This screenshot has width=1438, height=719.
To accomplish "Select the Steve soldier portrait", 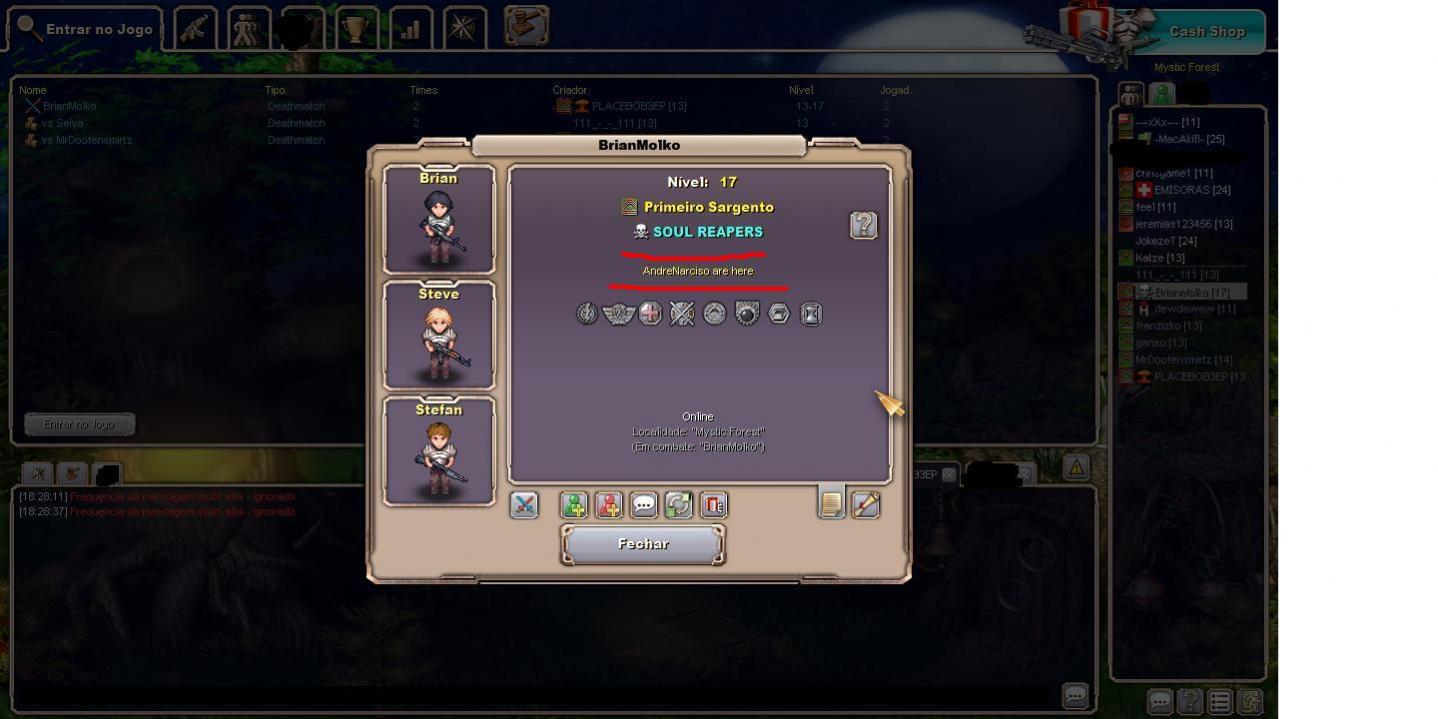I will [439, 335].
